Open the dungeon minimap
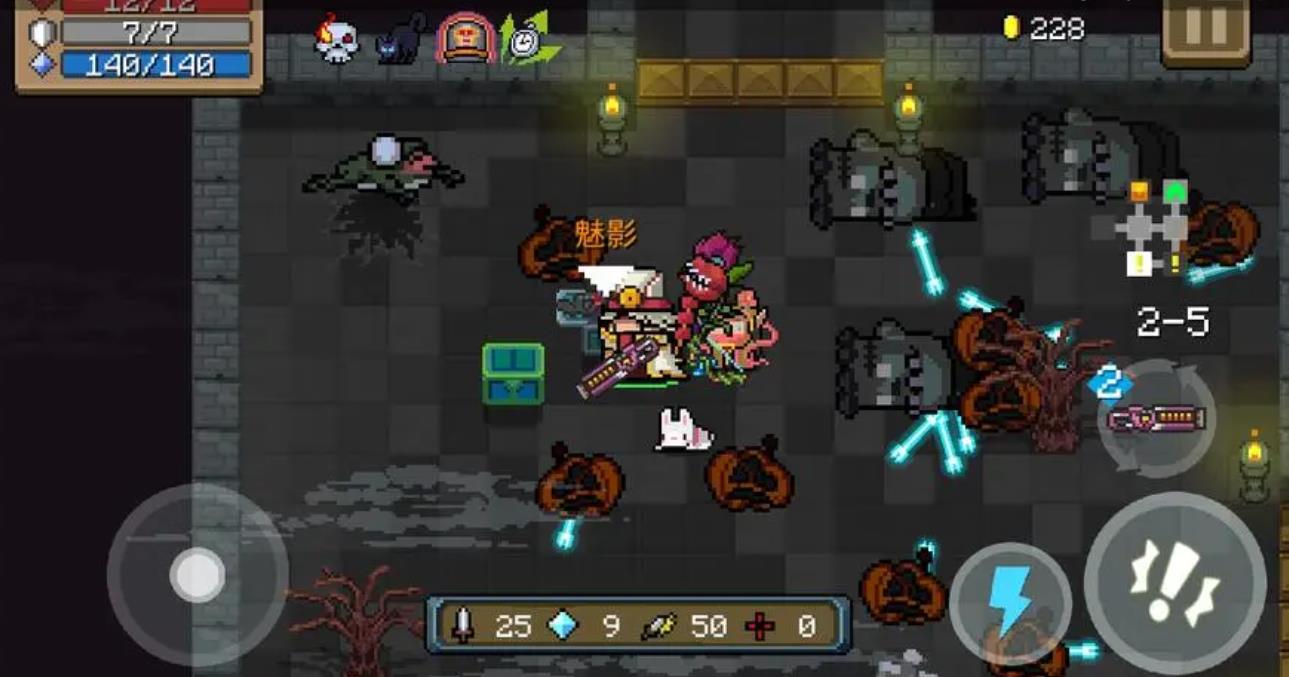This screenshot has width=1289, height=677. click(1152, 230)
